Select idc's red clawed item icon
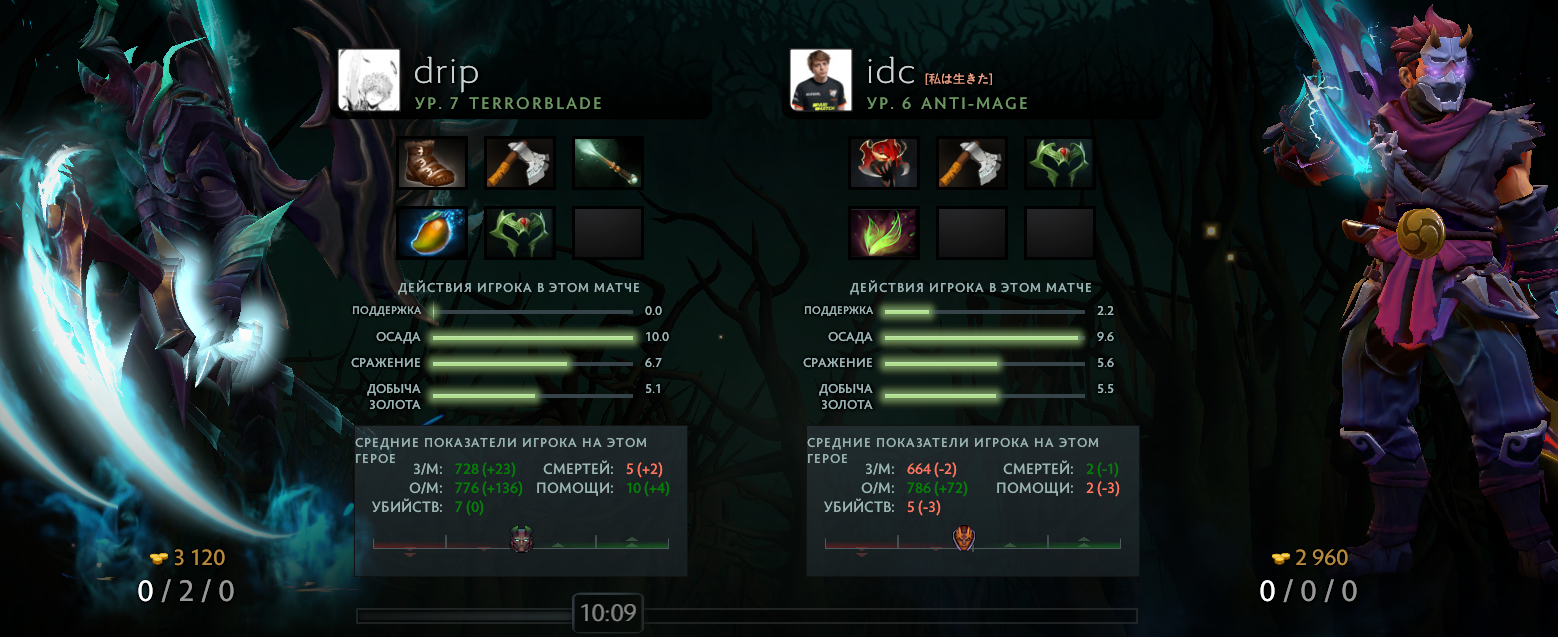This screenshot has height=637, width=1558. pos(884,163)
